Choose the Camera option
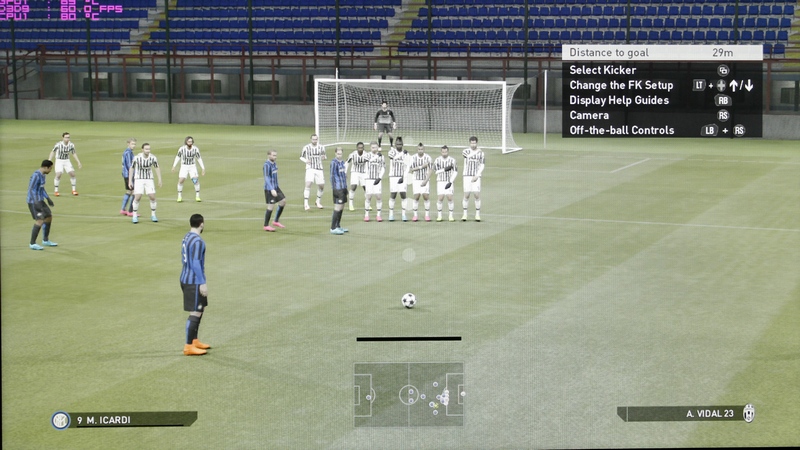 click(x=589, y=115)
